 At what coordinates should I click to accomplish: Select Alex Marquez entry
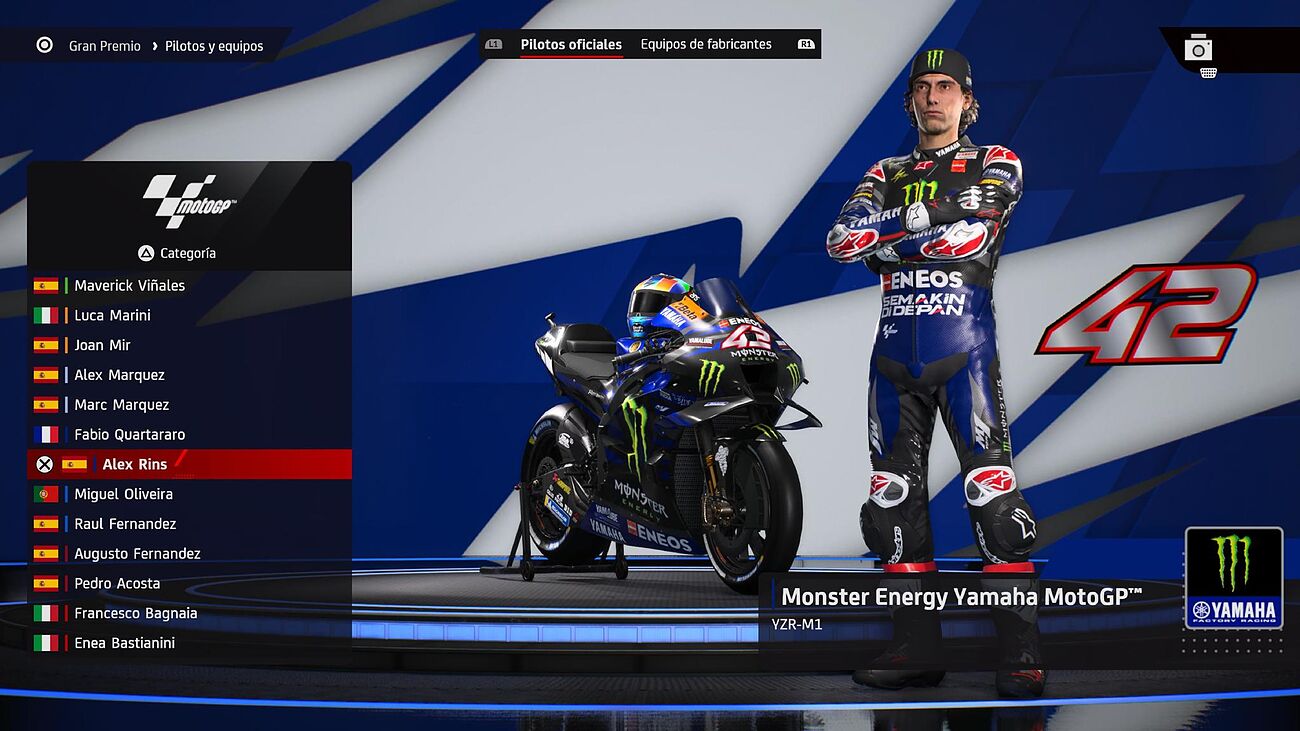tap(119, 375)
